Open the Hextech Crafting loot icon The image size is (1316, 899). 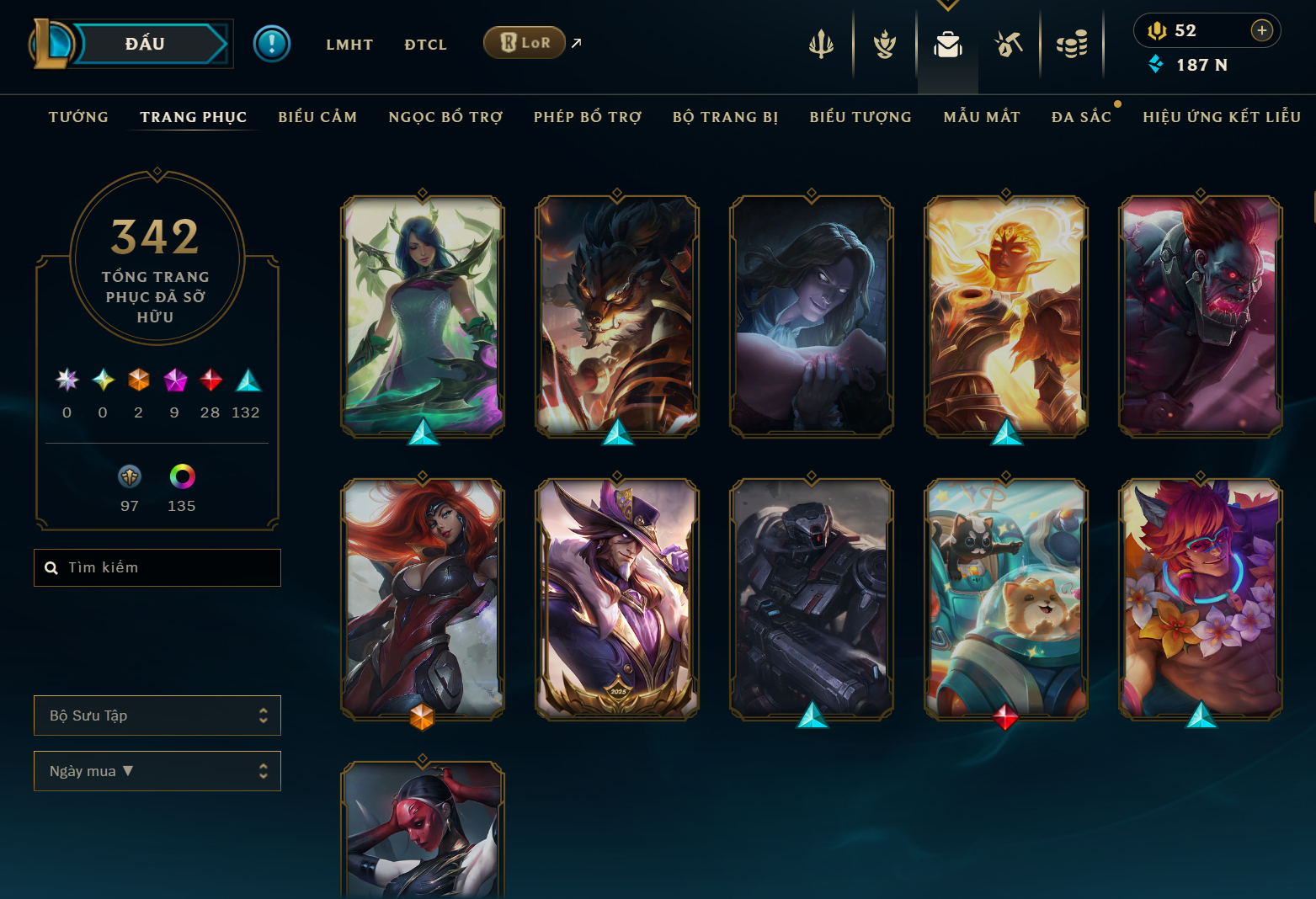pyautogui.click(x=1010, y=44)
